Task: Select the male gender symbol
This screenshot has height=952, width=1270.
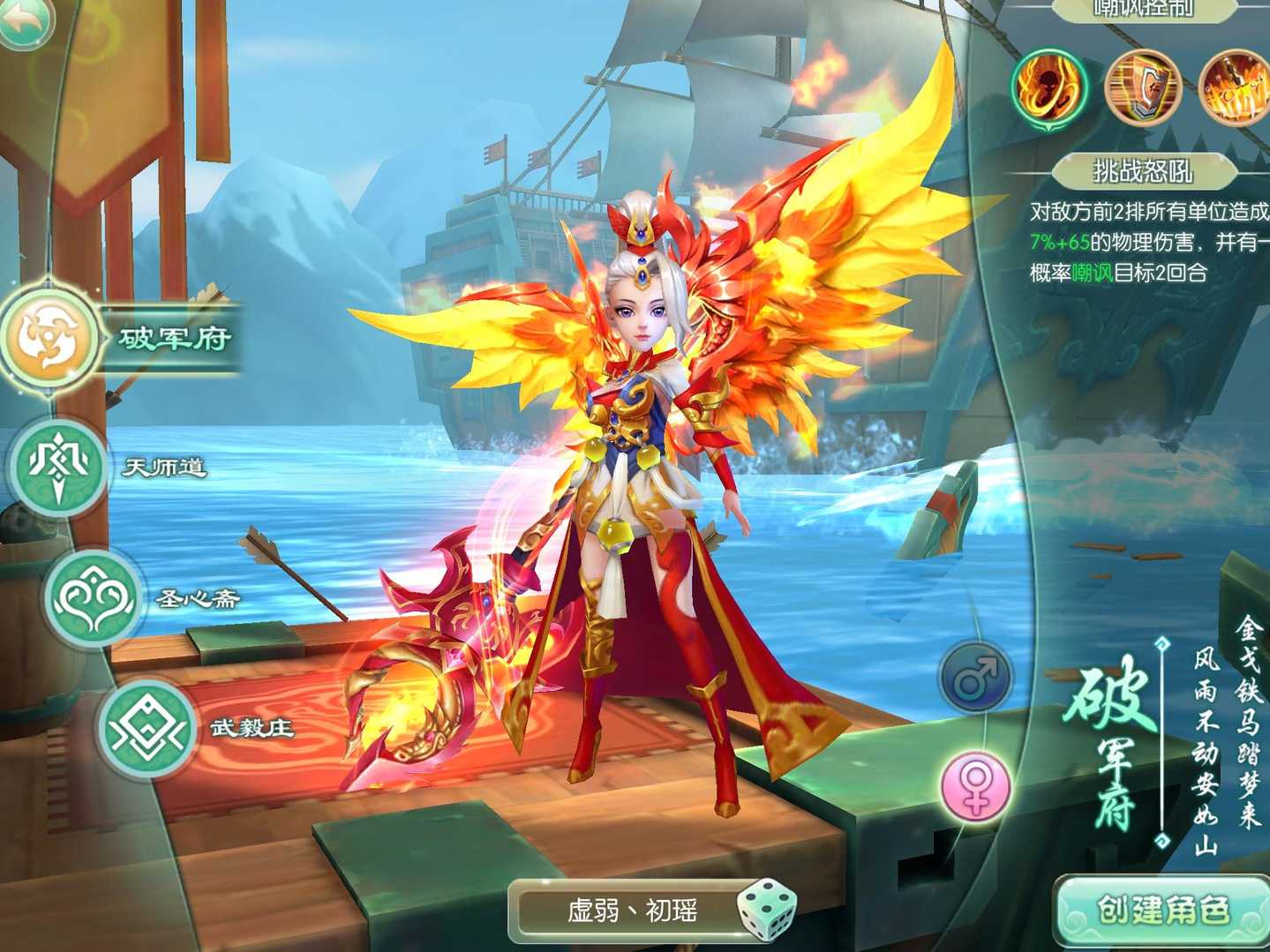Action: tap(975, 678)
